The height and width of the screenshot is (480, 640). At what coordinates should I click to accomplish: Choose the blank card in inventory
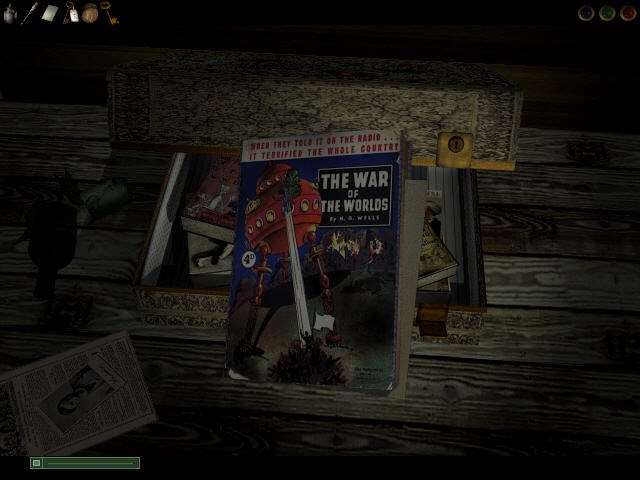(x=50, y=14)
